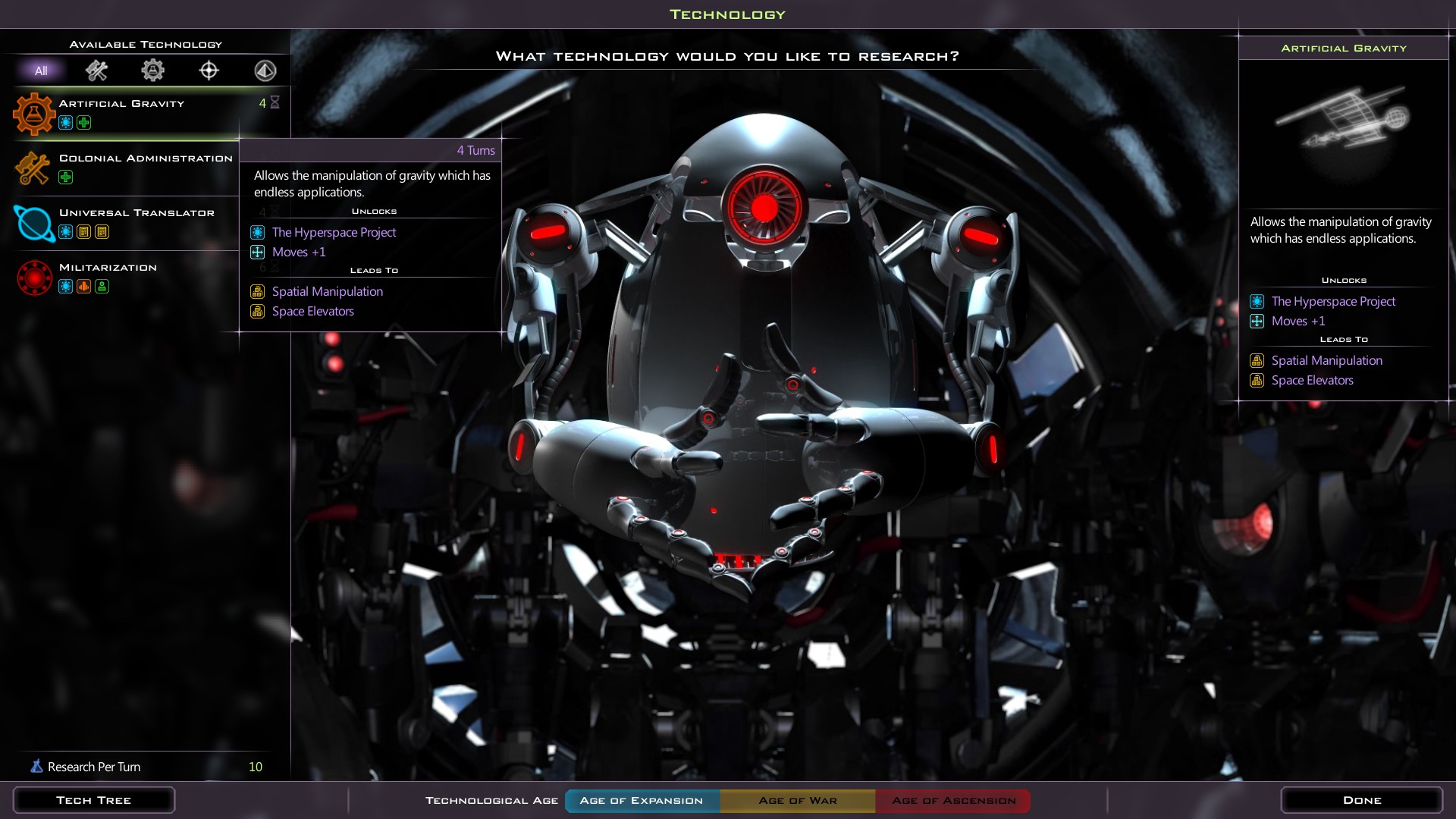Filter by the gear icon category

tap(152, 71)
